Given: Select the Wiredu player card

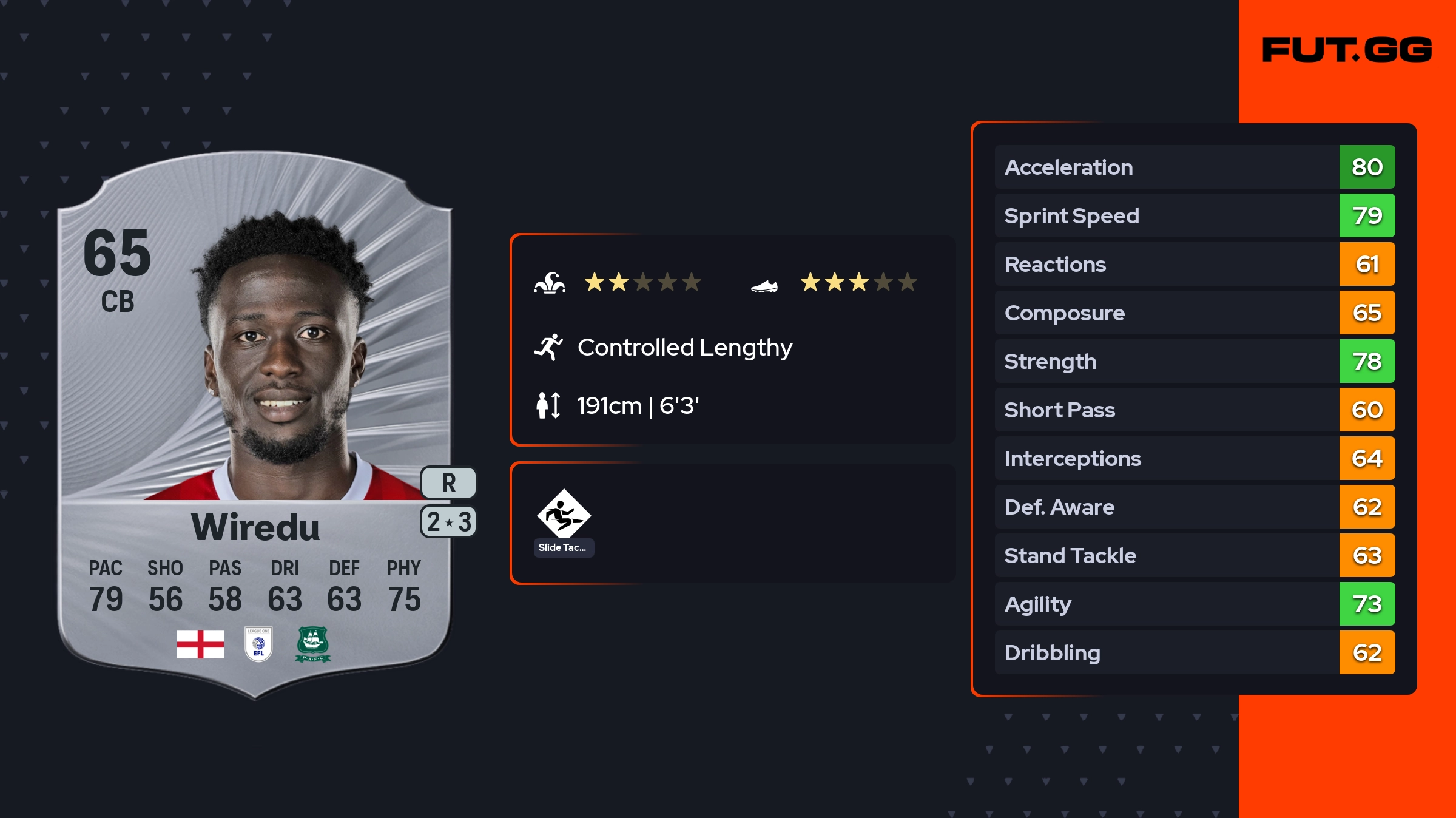Looking at the screenshot, I should pos(255,425).
